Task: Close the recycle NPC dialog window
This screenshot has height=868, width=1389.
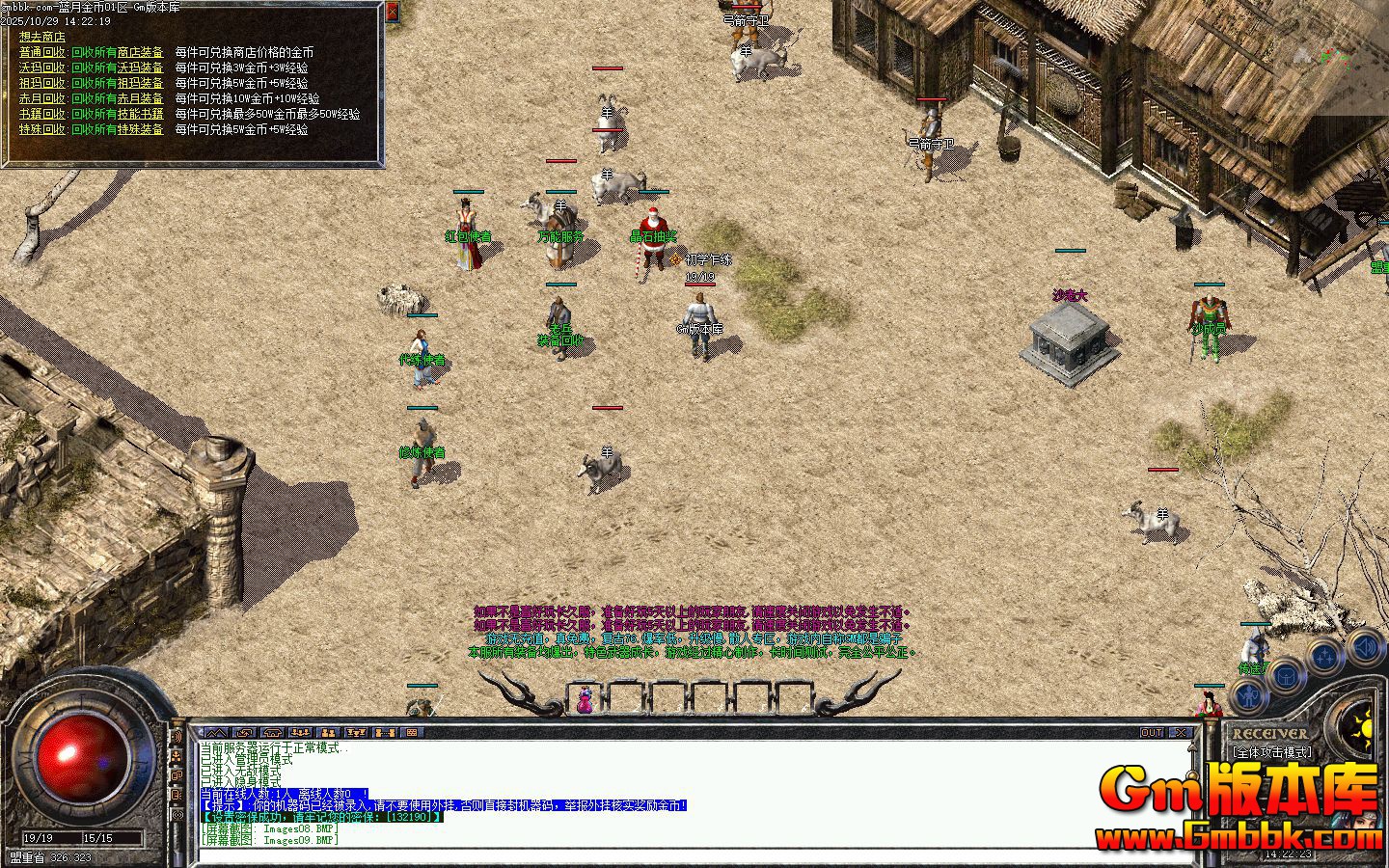Action: coord(392,12)
